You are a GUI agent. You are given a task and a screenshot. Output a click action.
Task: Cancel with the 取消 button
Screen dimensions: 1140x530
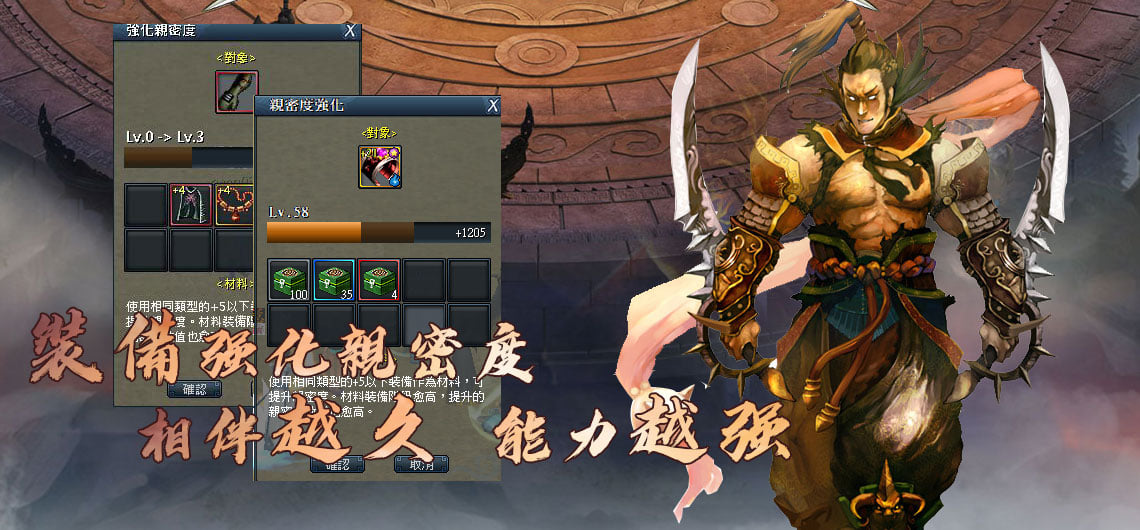click(x=421, y=464)
